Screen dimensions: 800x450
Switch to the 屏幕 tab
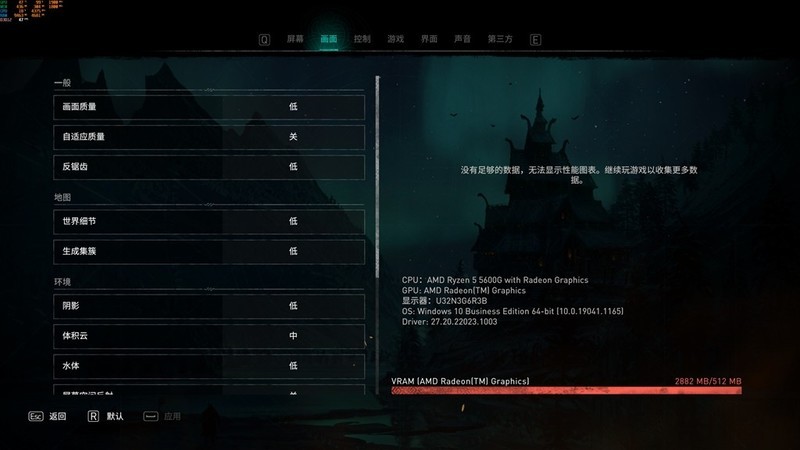point(295,39)
